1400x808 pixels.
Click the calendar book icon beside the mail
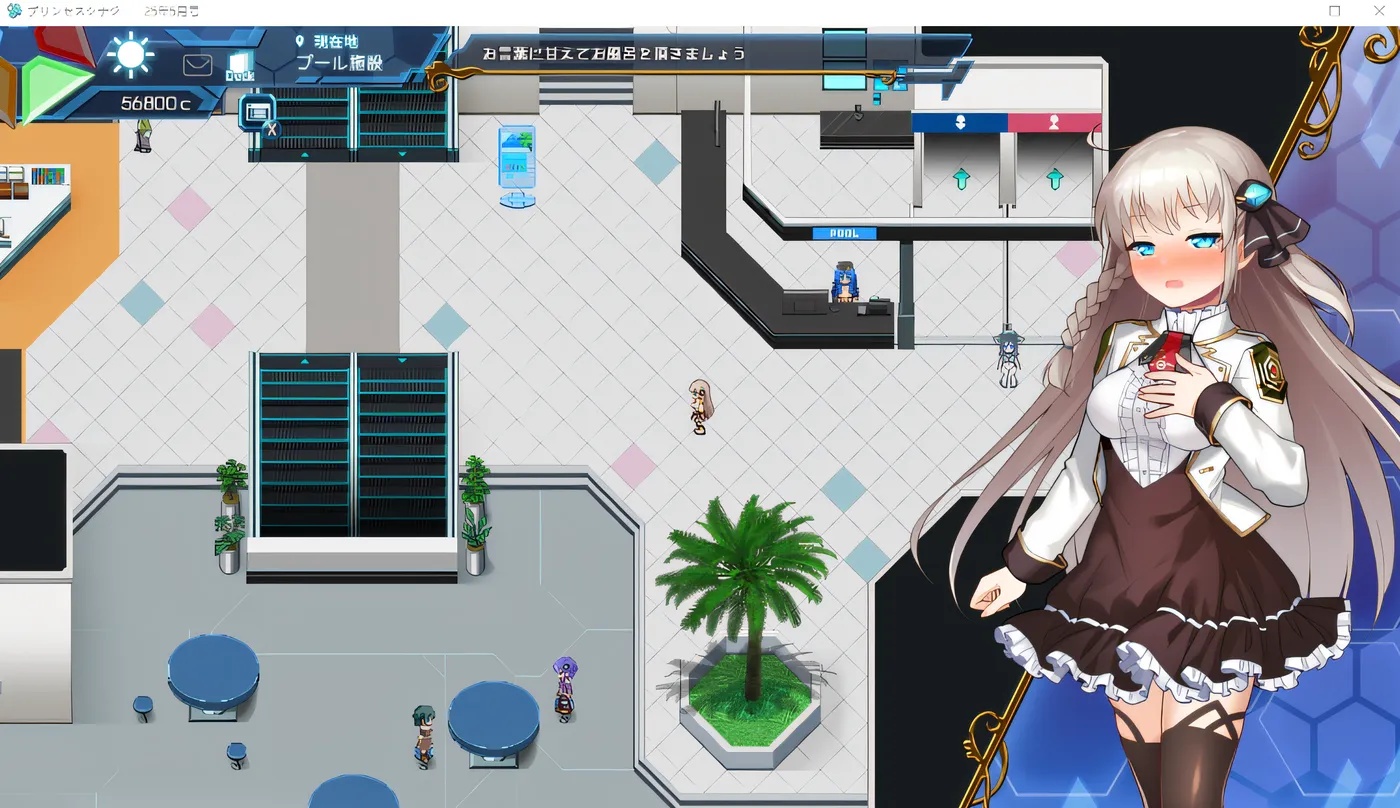pyautogui.click(x=238, y=64)
